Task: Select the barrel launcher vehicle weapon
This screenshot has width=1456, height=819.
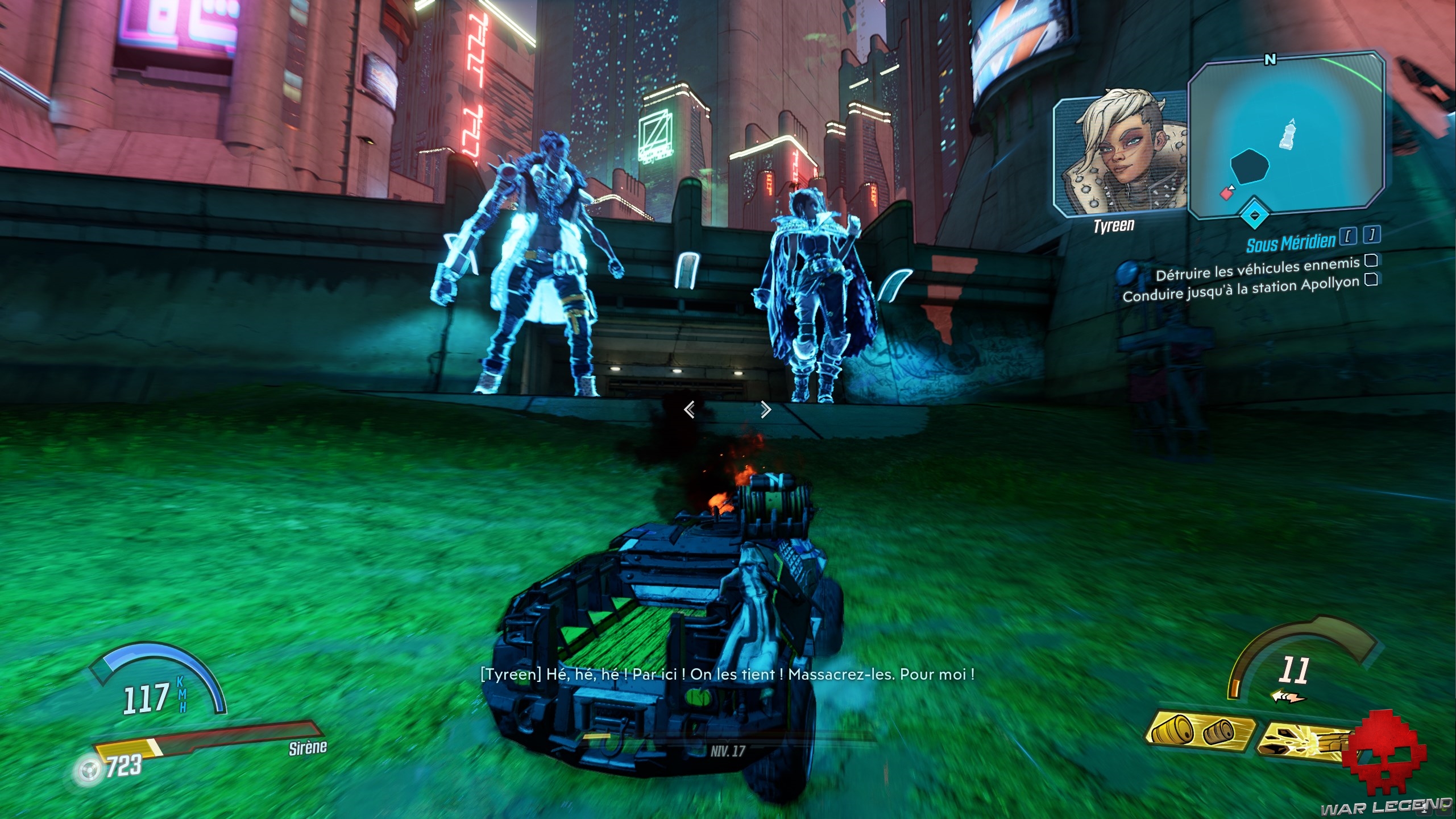Action: coord(1198,731)
